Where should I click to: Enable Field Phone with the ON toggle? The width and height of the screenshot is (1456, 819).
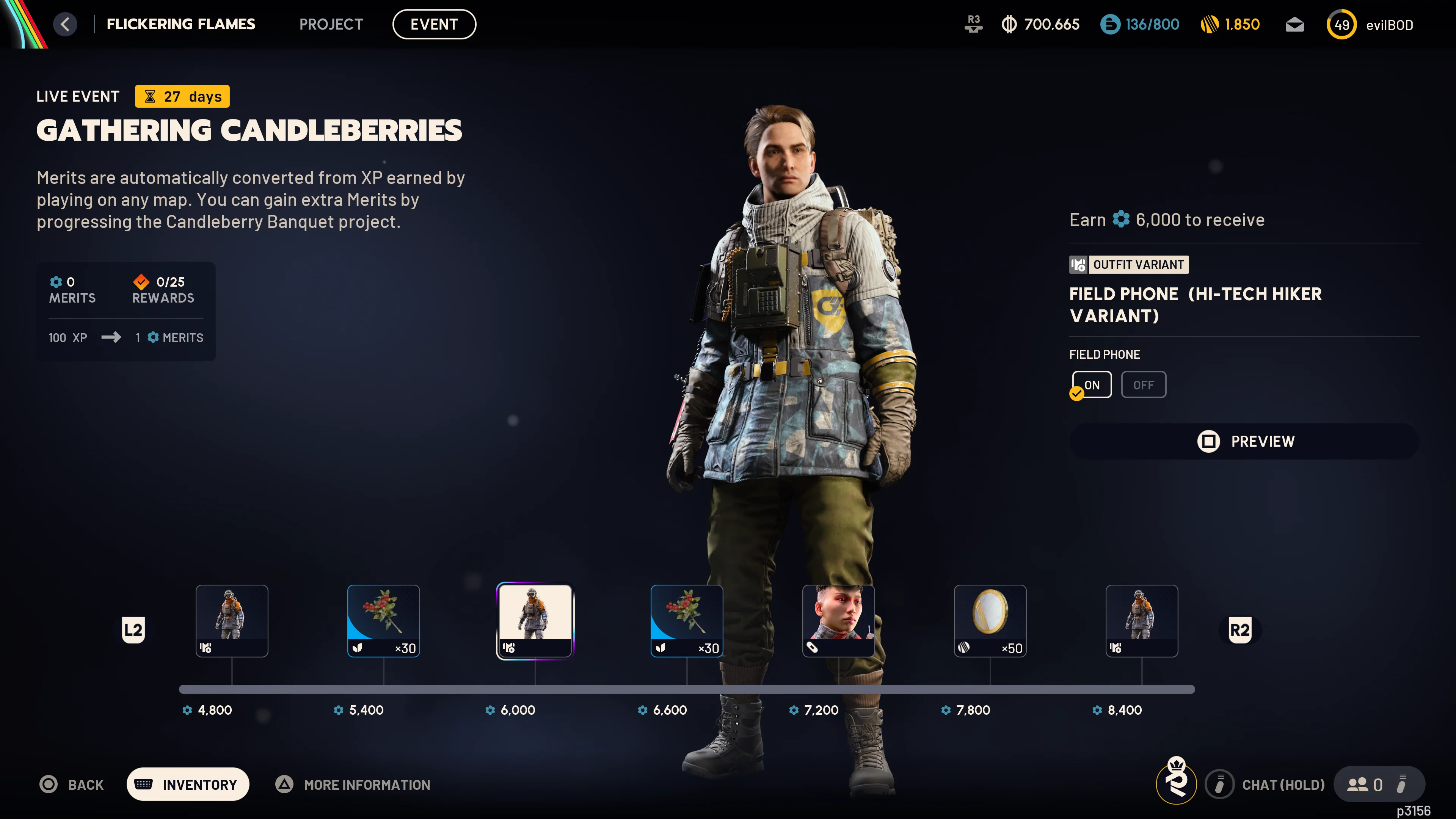(x=1092, y=384)
